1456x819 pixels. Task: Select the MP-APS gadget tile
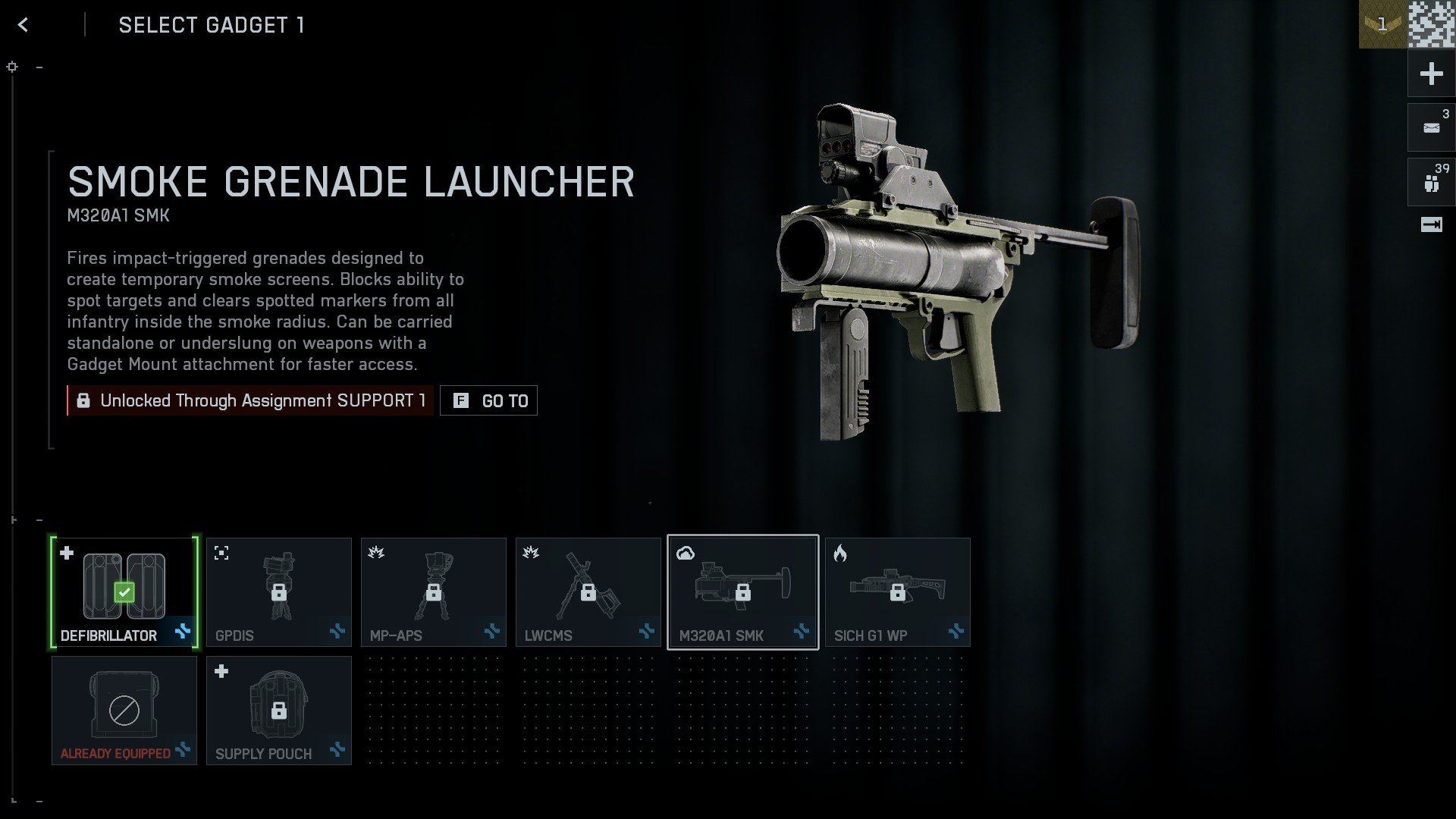point(433,591)
